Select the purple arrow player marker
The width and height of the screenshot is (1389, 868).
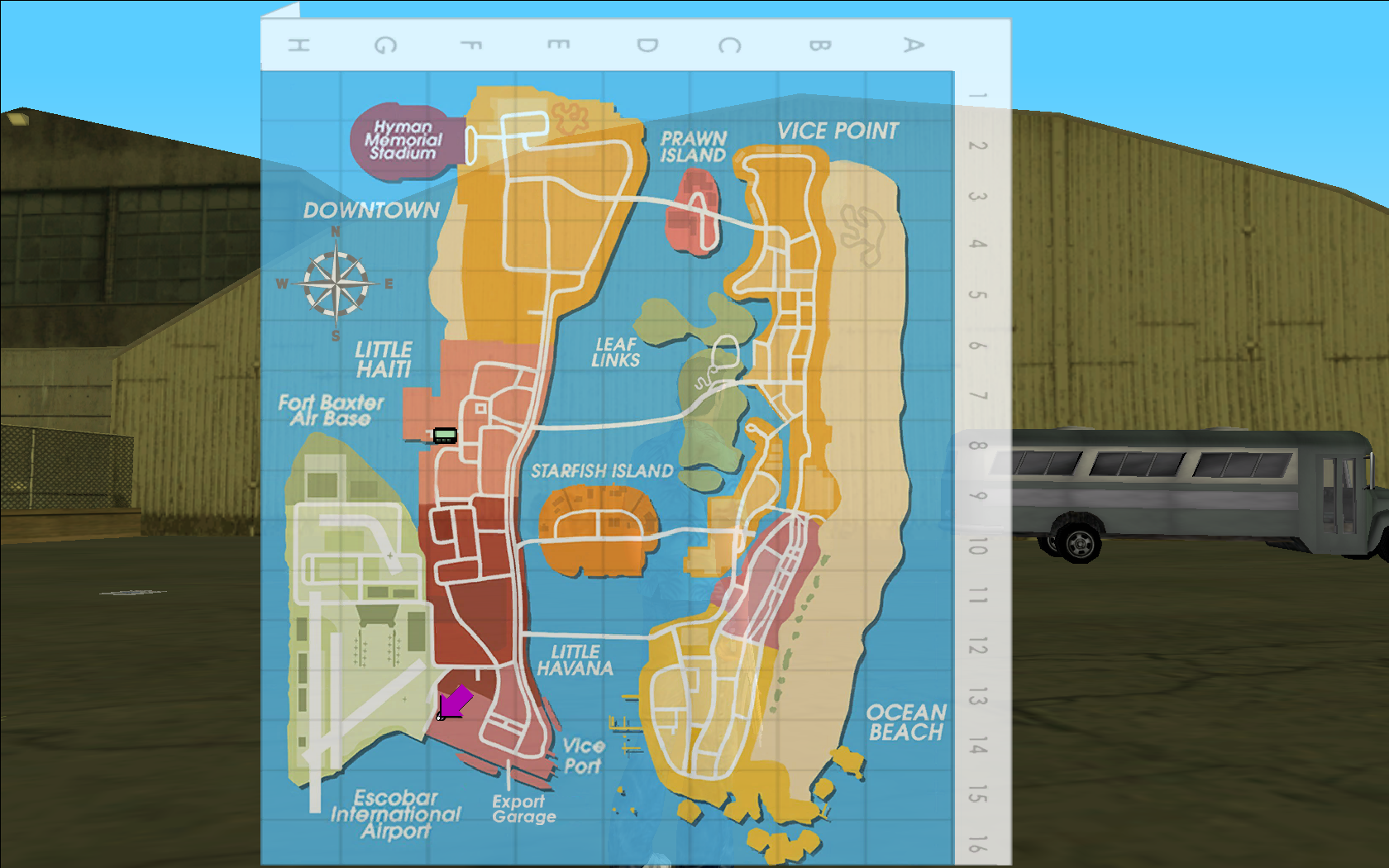click(454, 703)
